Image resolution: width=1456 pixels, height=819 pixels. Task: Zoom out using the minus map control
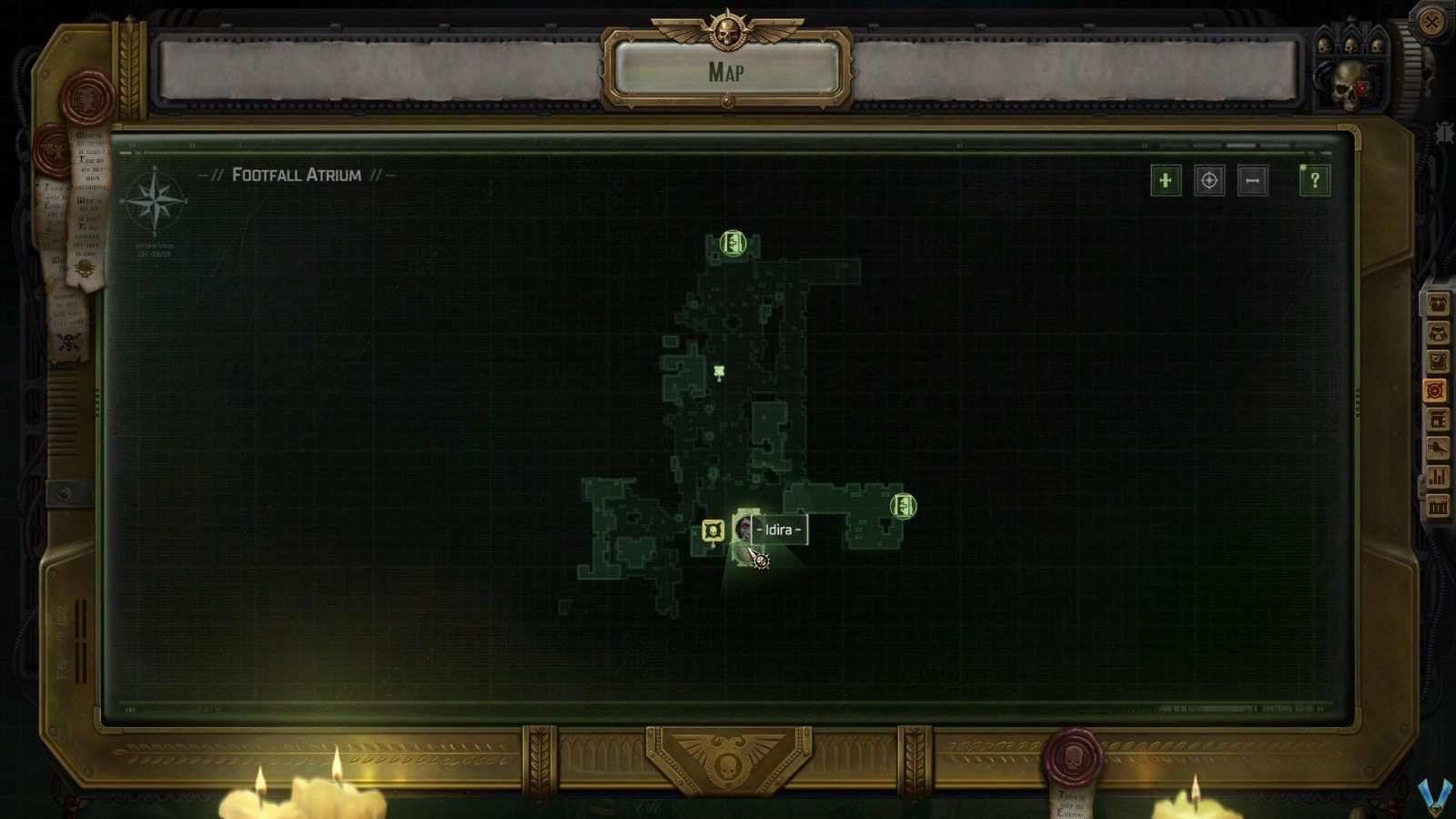pos(1251,181)
